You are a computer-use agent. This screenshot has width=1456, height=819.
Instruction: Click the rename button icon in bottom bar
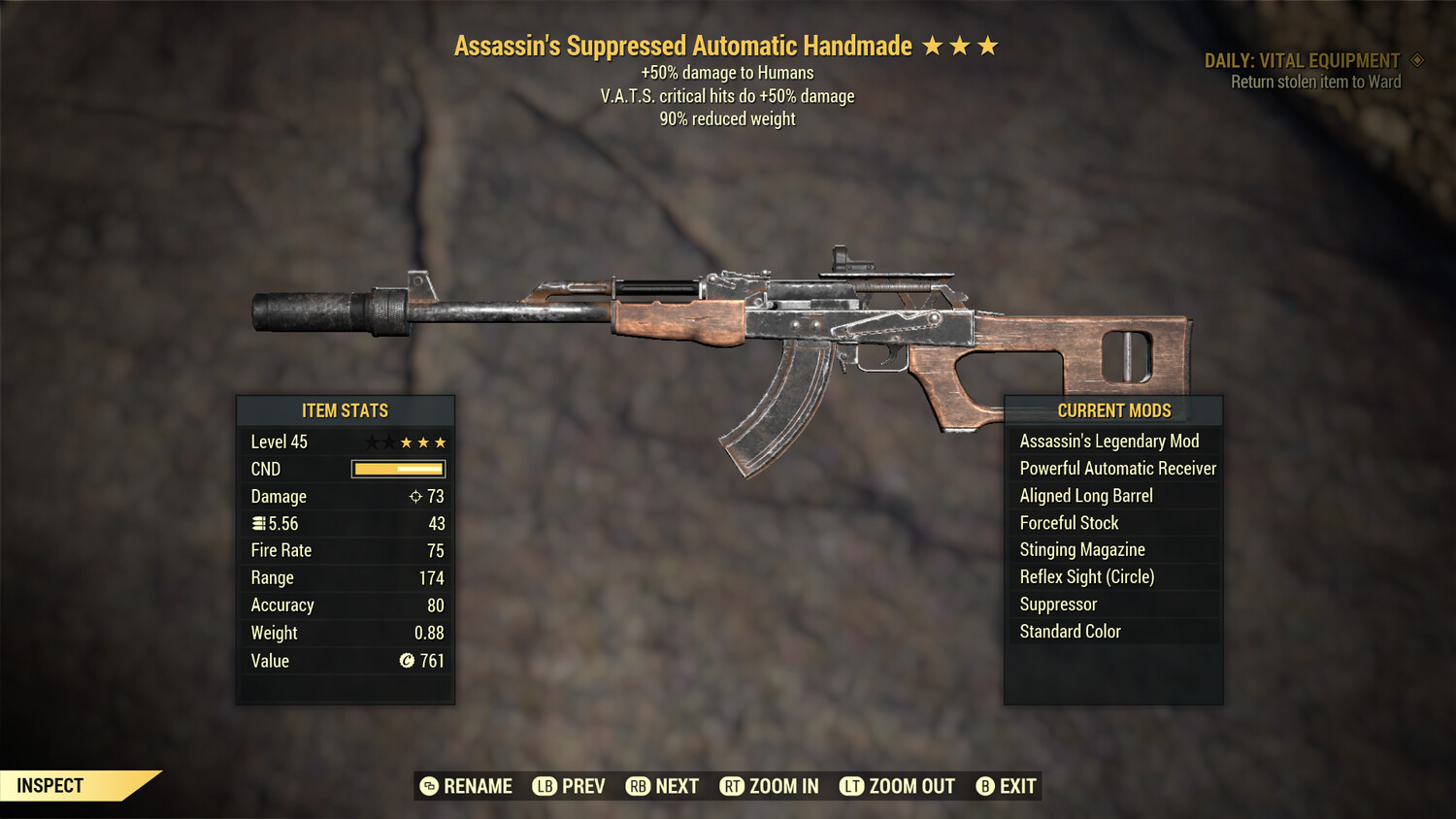click(427, 786)
